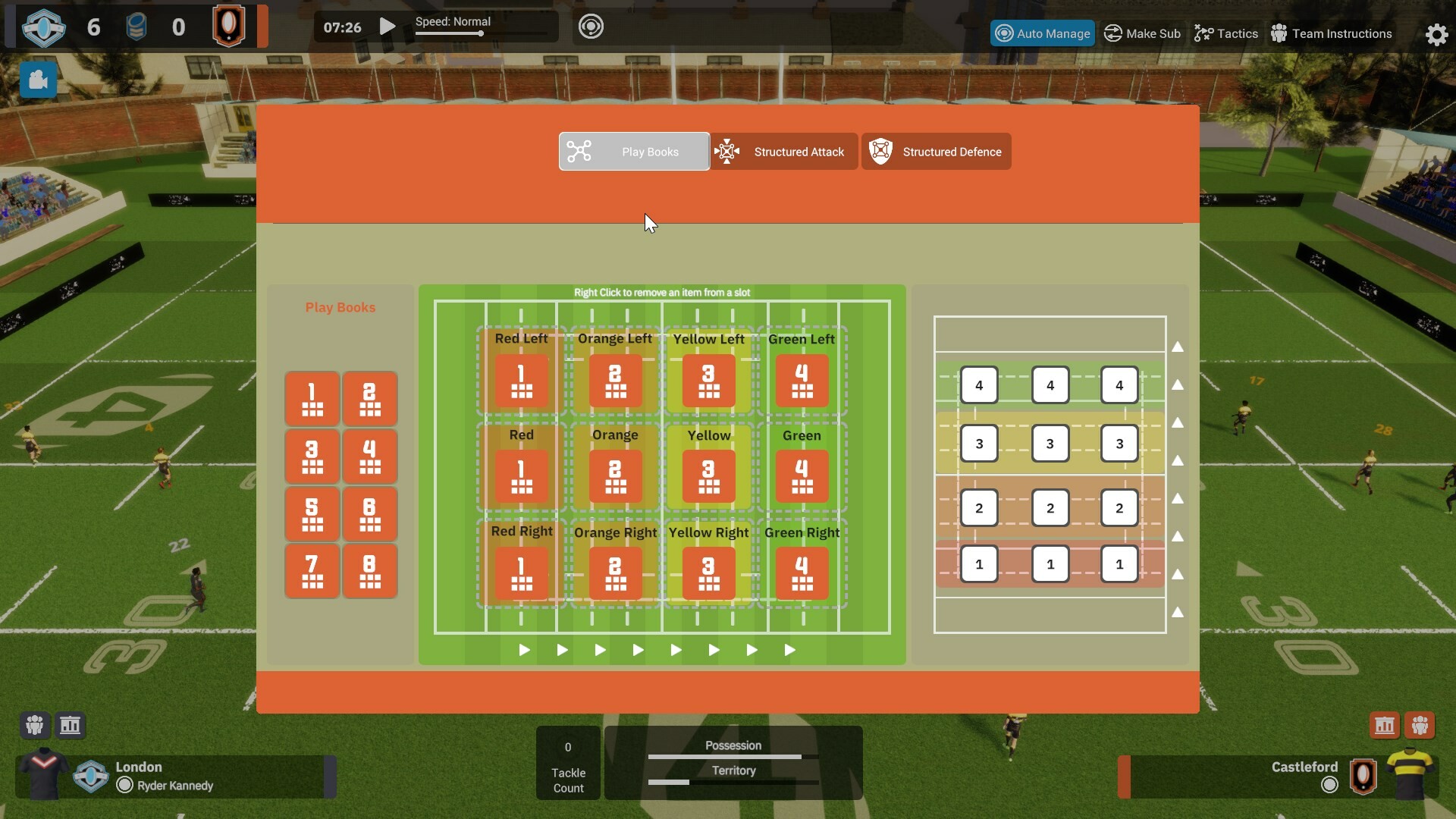Open the camera view selector icon

(37, 80)
